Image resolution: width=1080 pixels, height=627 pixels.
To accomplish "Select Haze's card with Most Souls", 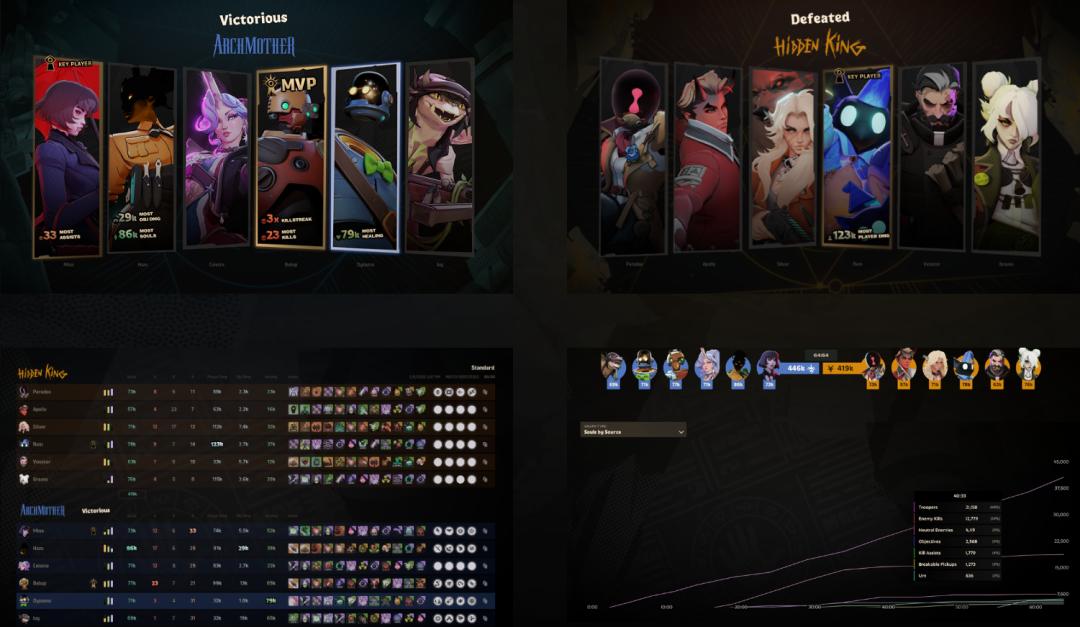I will click(141, 158).
